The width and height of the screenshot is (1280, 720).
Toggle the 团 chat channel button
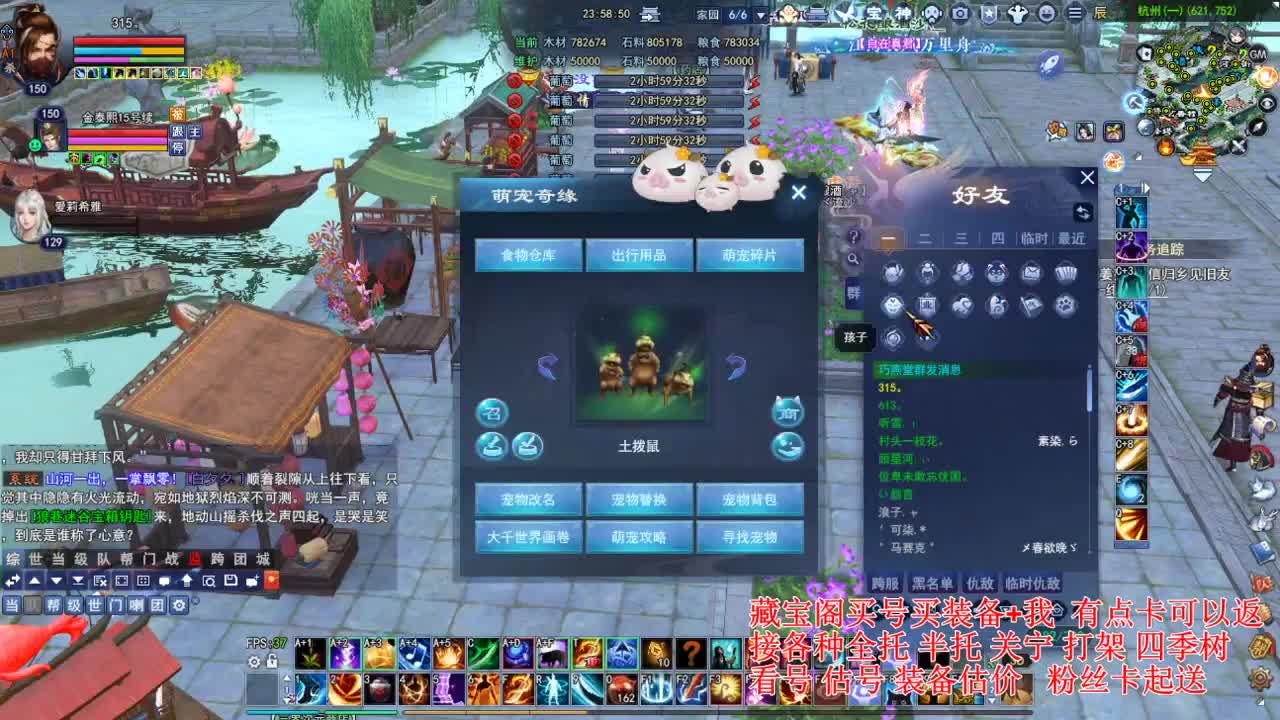(157, 605)
